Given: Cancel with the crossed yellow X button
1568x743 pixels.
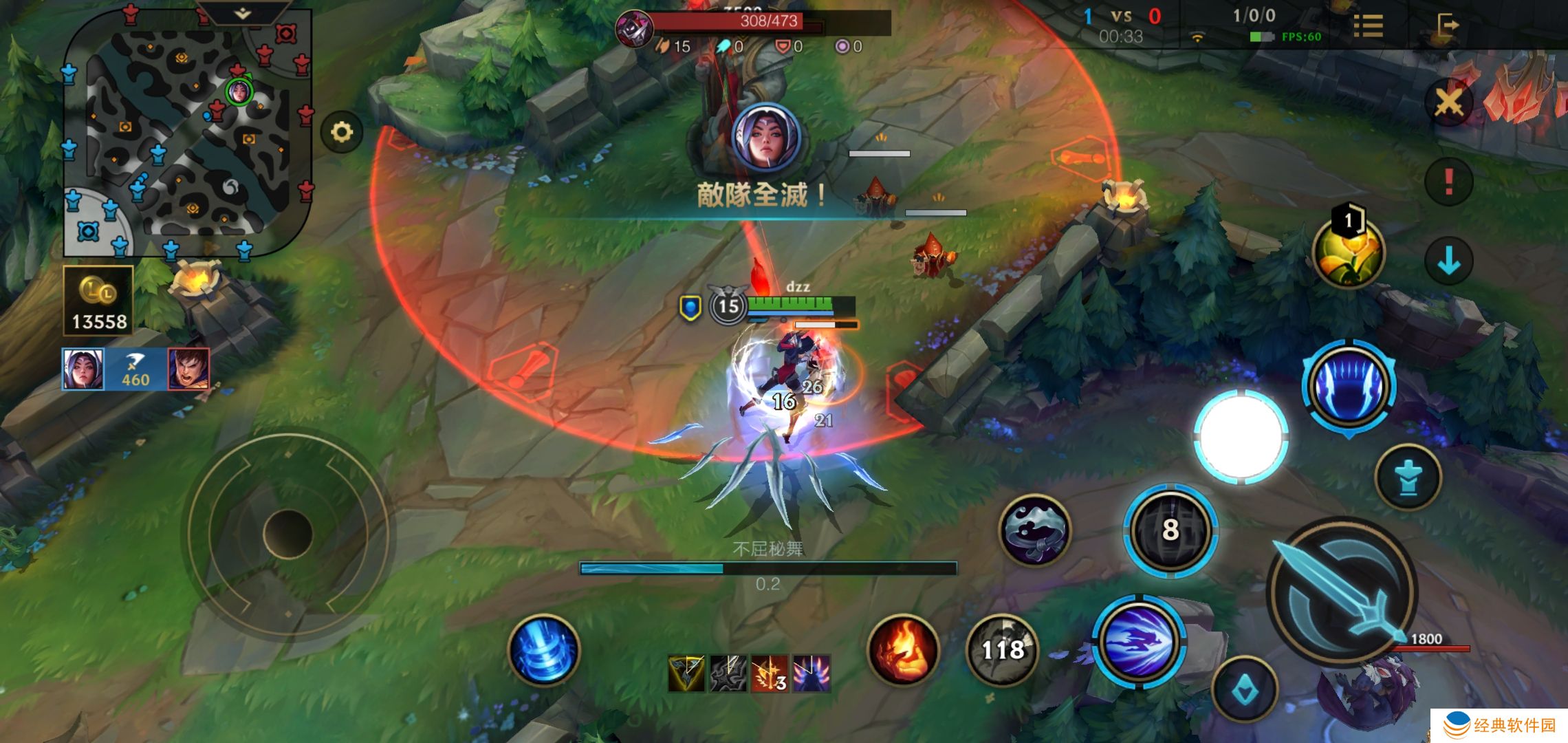Looking at the screenshot, I should coord(1448,104).
